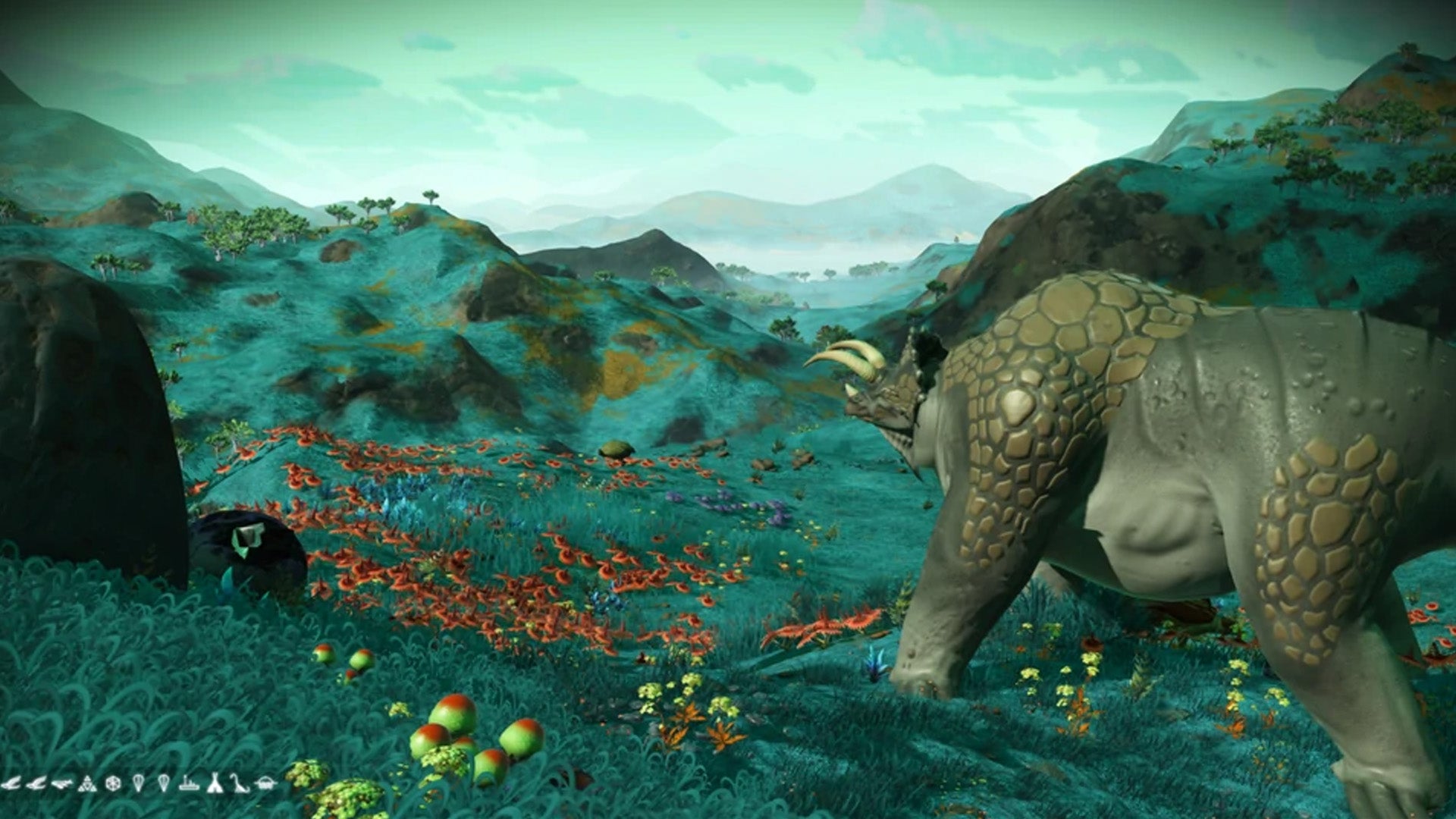Click the steamboat glyph icon
This screenshot has height=819, width=1456.
[x=190, y=783]
